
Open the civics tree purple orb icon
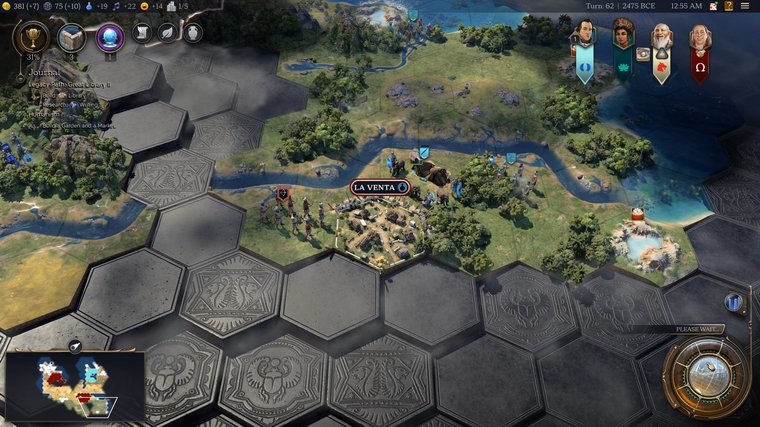[x=109, y=39]
